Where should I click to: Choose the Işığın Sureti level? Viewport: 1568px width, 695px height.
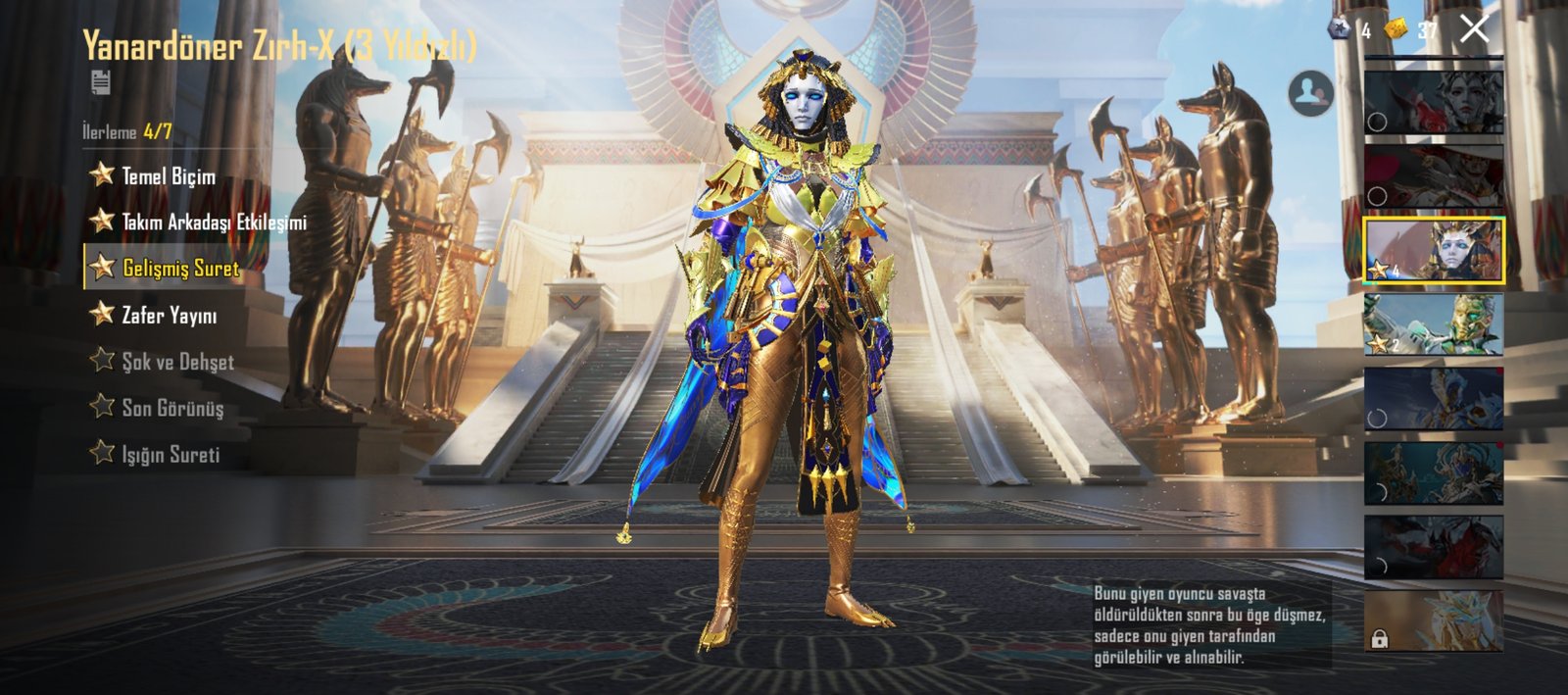coord(170,454)
